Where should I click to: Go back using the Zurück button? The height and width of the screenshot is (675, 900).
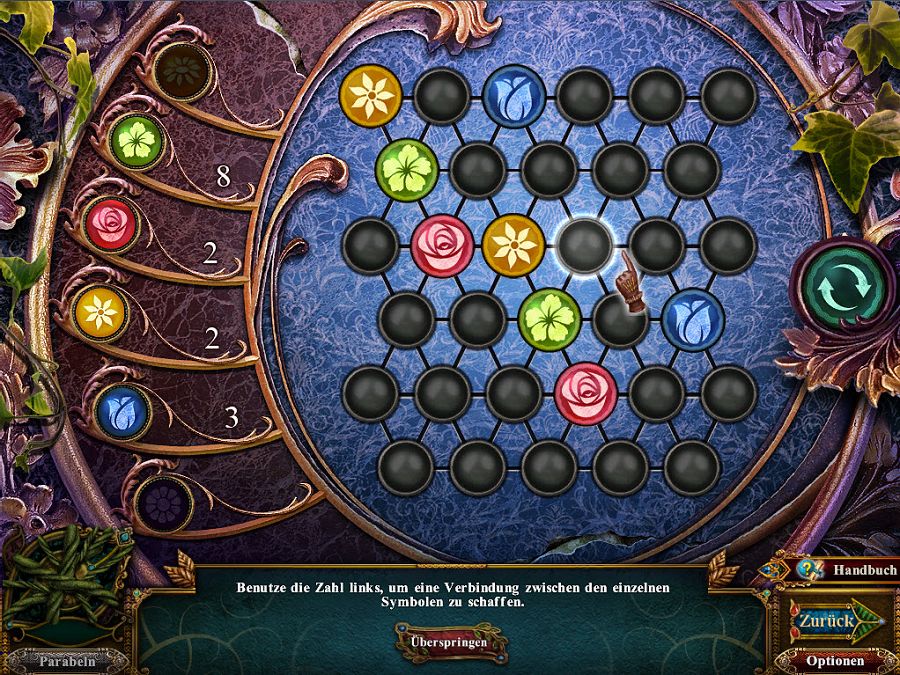click(827, 621)
